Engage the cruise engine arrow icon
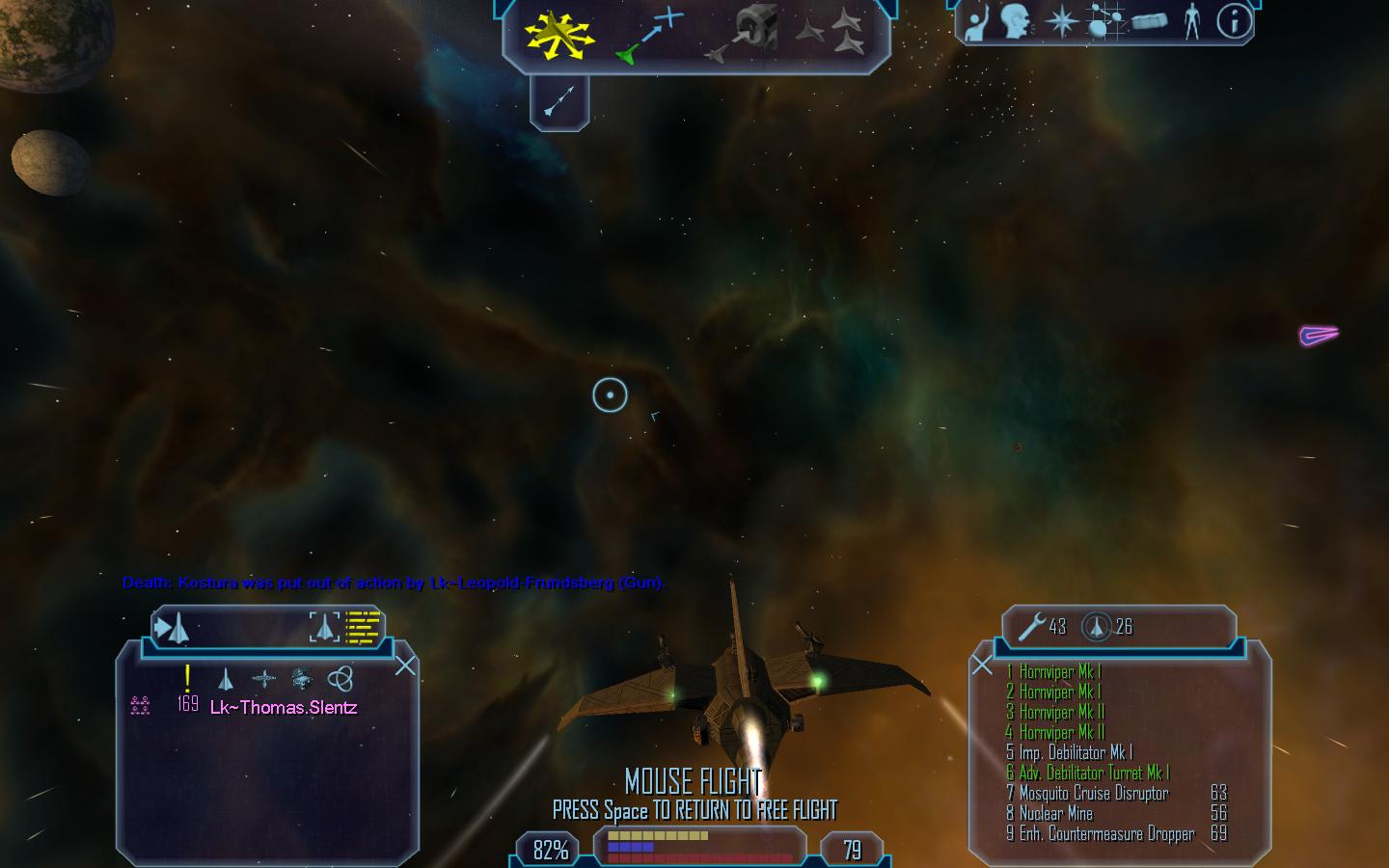The width and height of the screenshot is (1389, 868). 559,100
